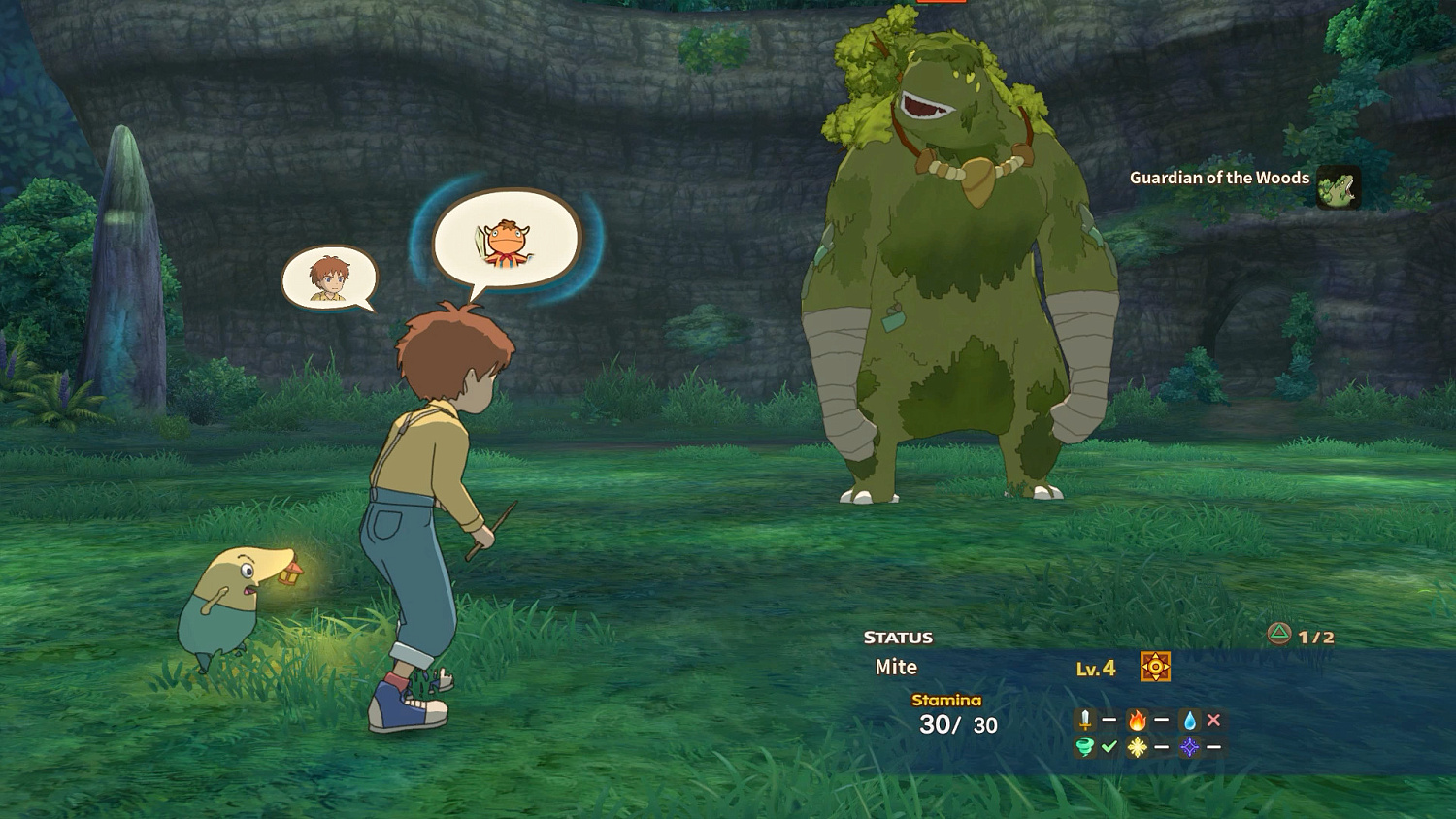Select the Mite name label

pos(895,667)
